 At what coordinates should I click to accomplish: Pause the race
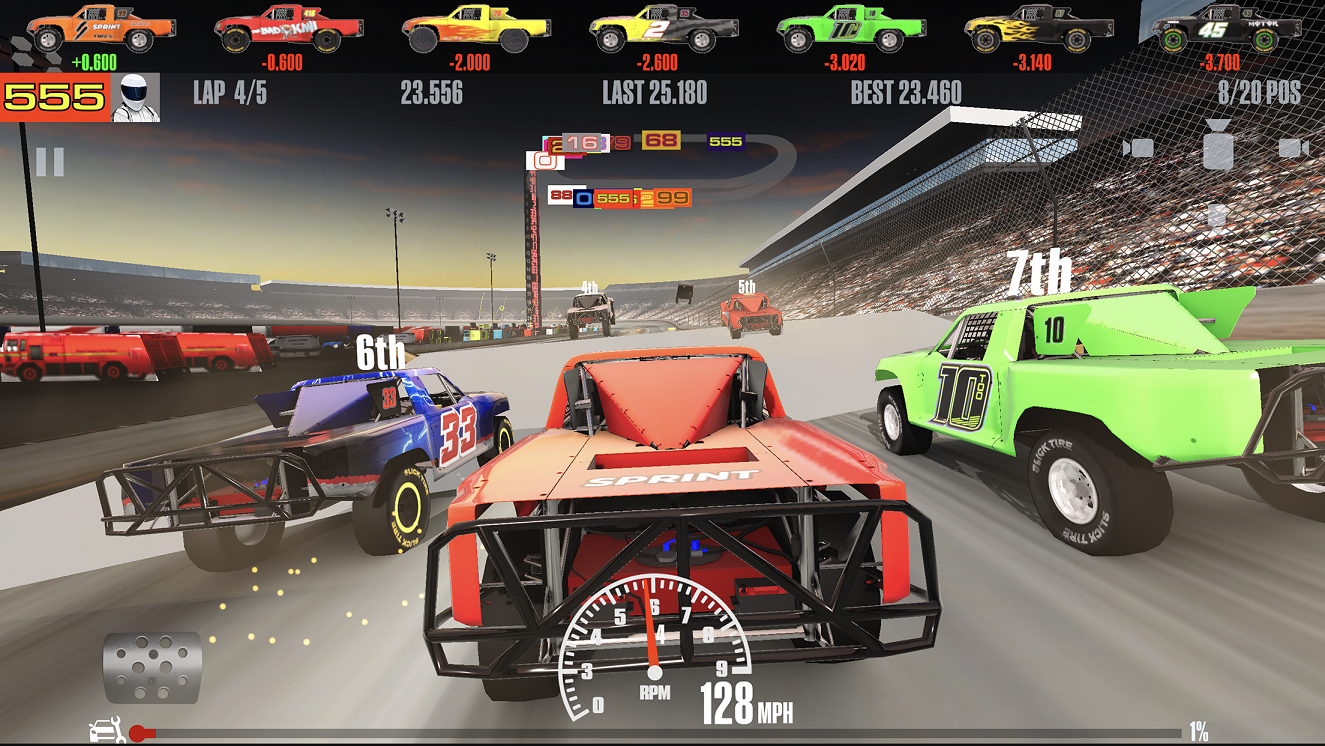(x=50, y=161)
